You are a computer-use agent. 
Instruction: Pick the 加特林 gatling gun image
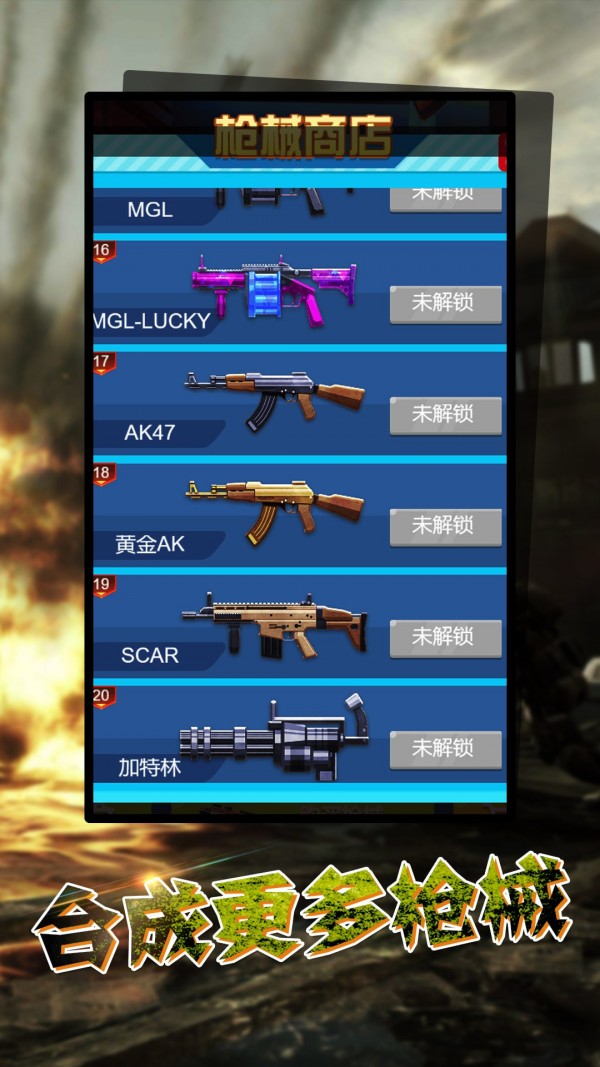pyautogui.click(x=275, y=740)
